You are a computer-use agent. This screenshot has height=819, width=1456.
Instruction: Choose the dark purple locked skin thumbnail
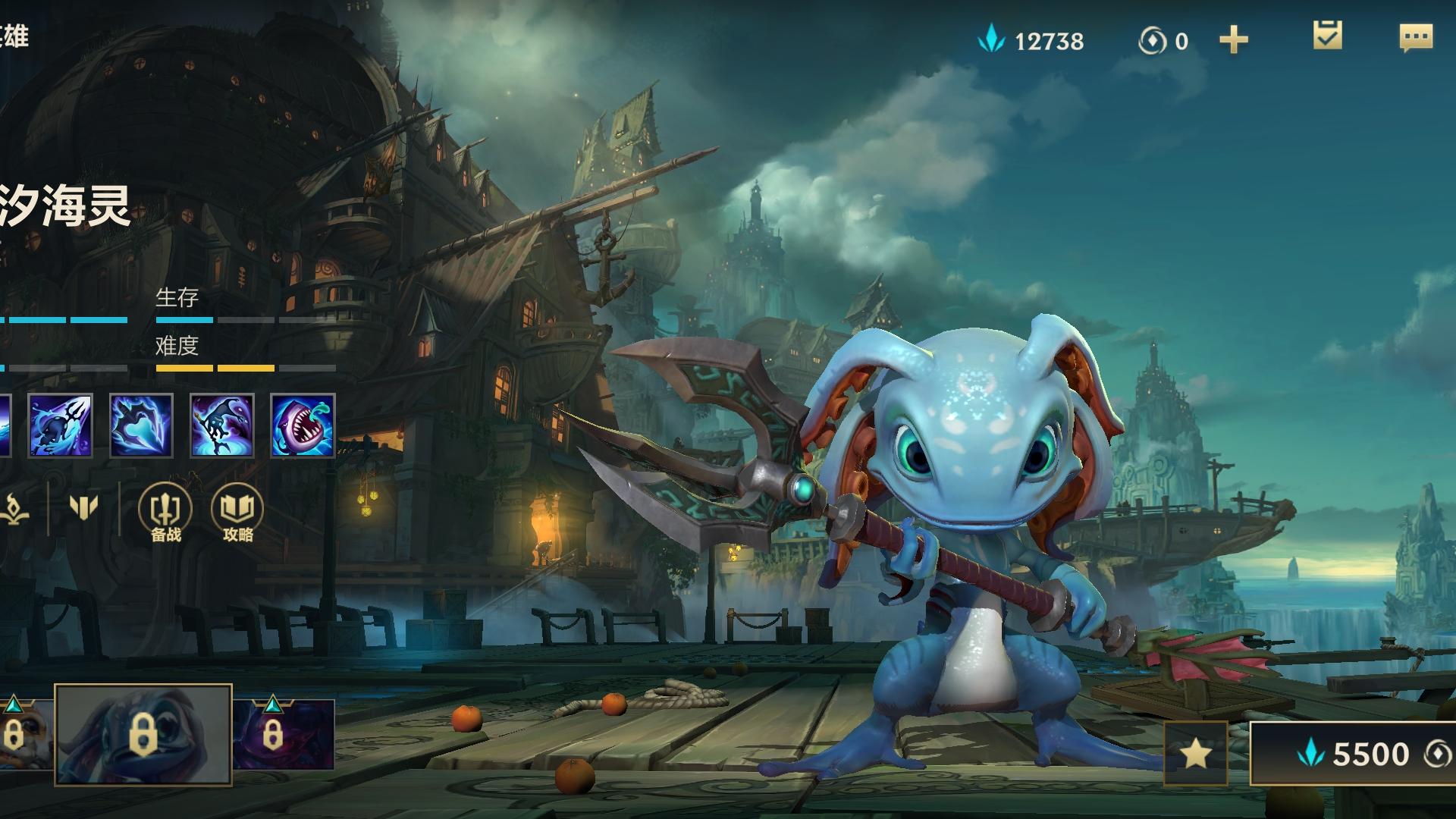click(283, 734)
